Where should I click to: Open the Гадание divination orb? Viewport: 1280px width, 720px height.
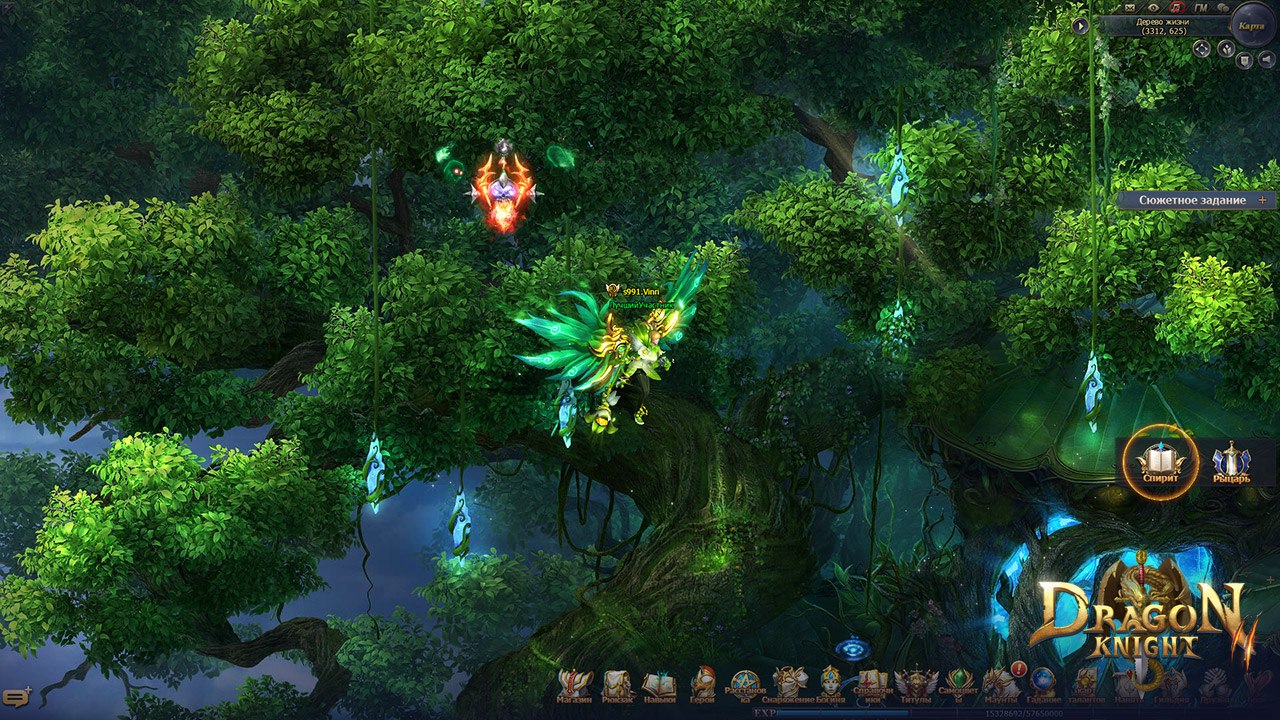1043,684
